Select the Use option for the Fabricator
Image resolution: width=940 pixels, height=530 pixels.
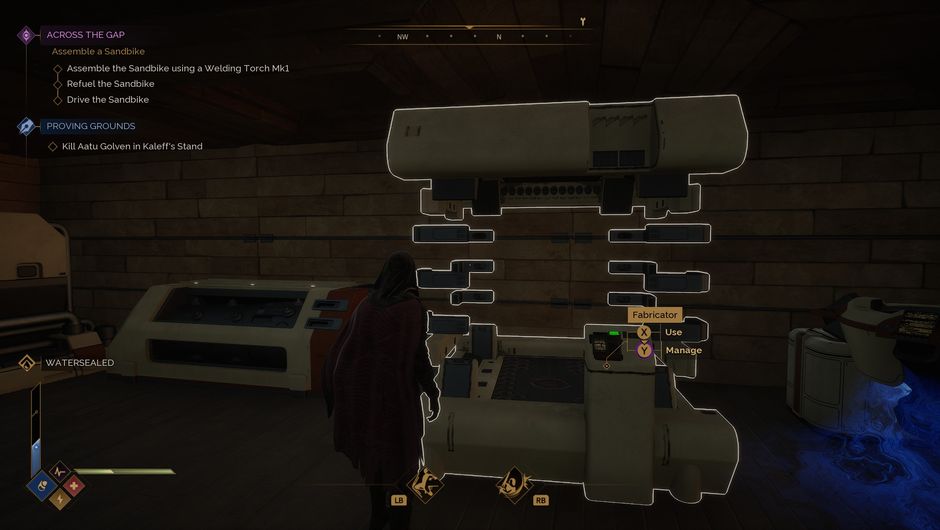point(673,332)
